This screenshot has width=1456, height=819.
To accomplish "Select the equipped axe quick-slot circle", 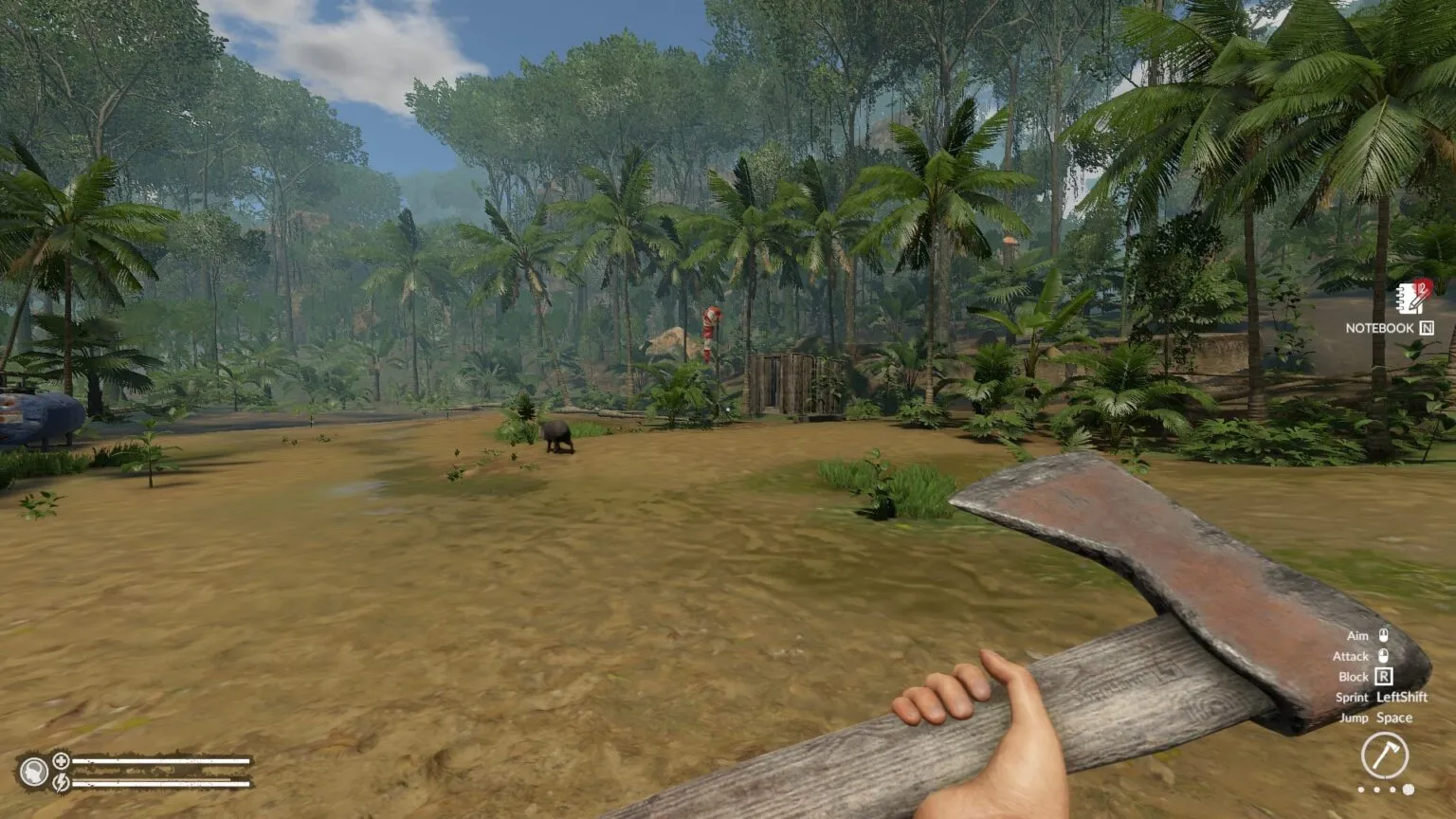I will coord(1384,755).
